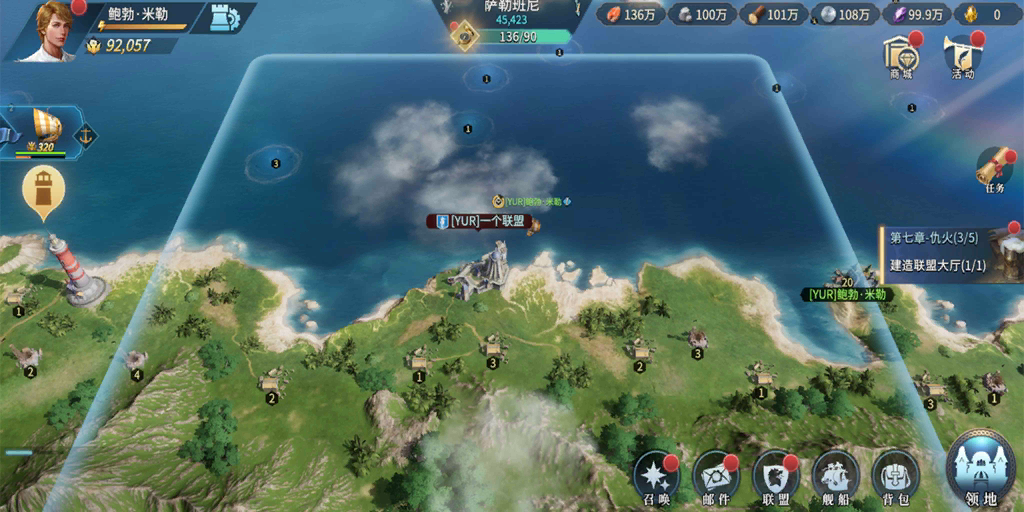Open the 舰船 ships menu

[836, 479]
